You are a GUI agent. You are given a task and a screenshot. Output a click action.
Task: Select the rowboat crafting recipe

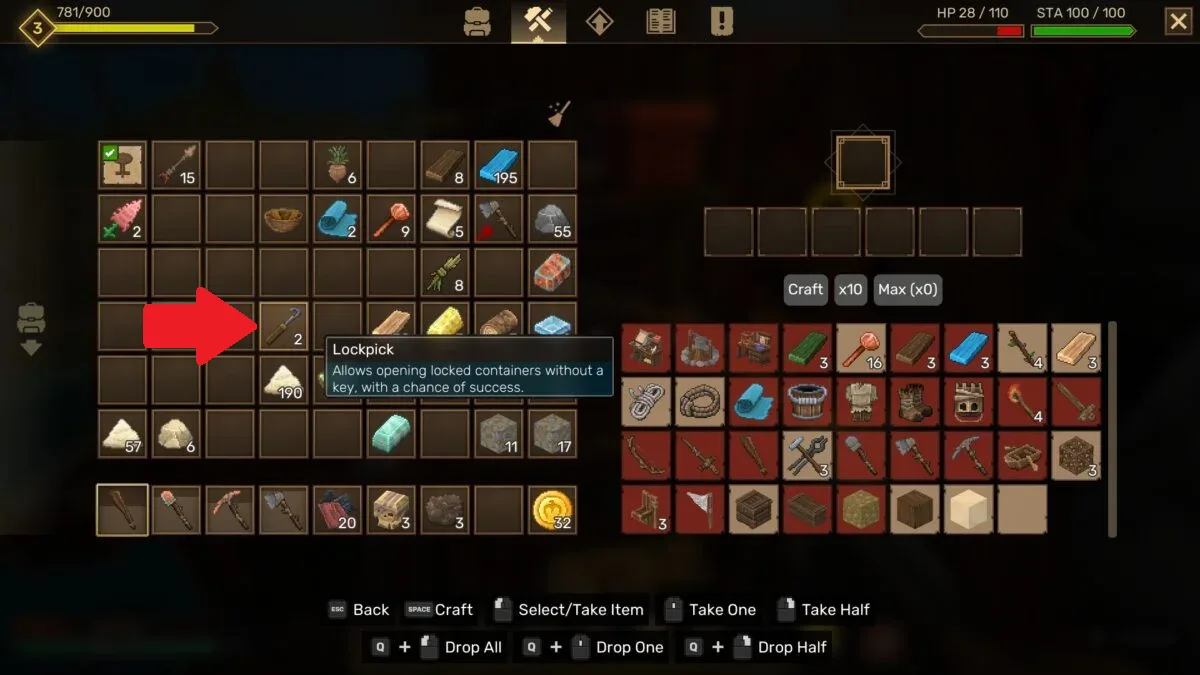coord(1022,455)
